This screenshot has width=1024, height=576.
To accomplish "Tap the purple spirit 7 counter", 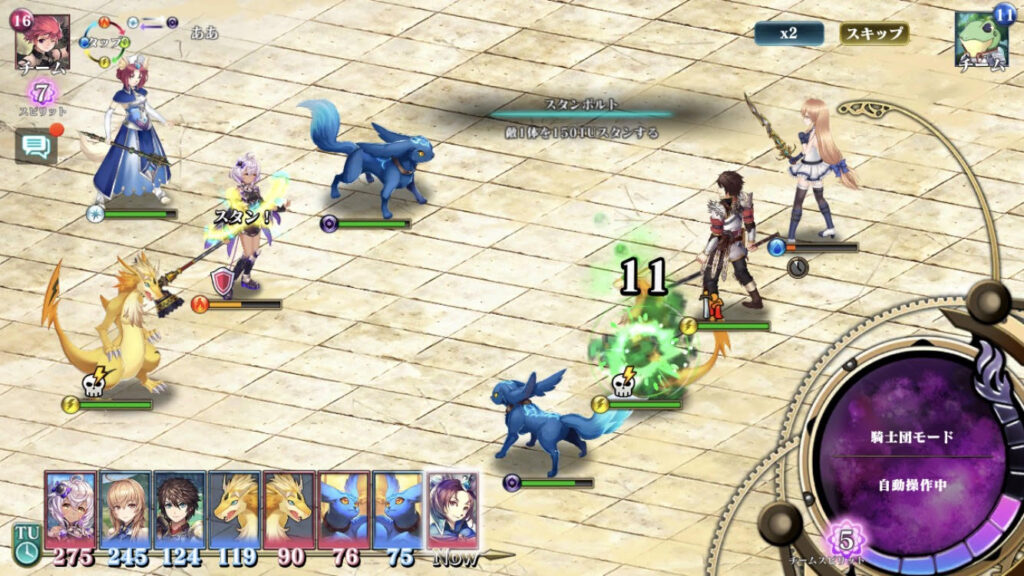I will [x=42, y=93].
